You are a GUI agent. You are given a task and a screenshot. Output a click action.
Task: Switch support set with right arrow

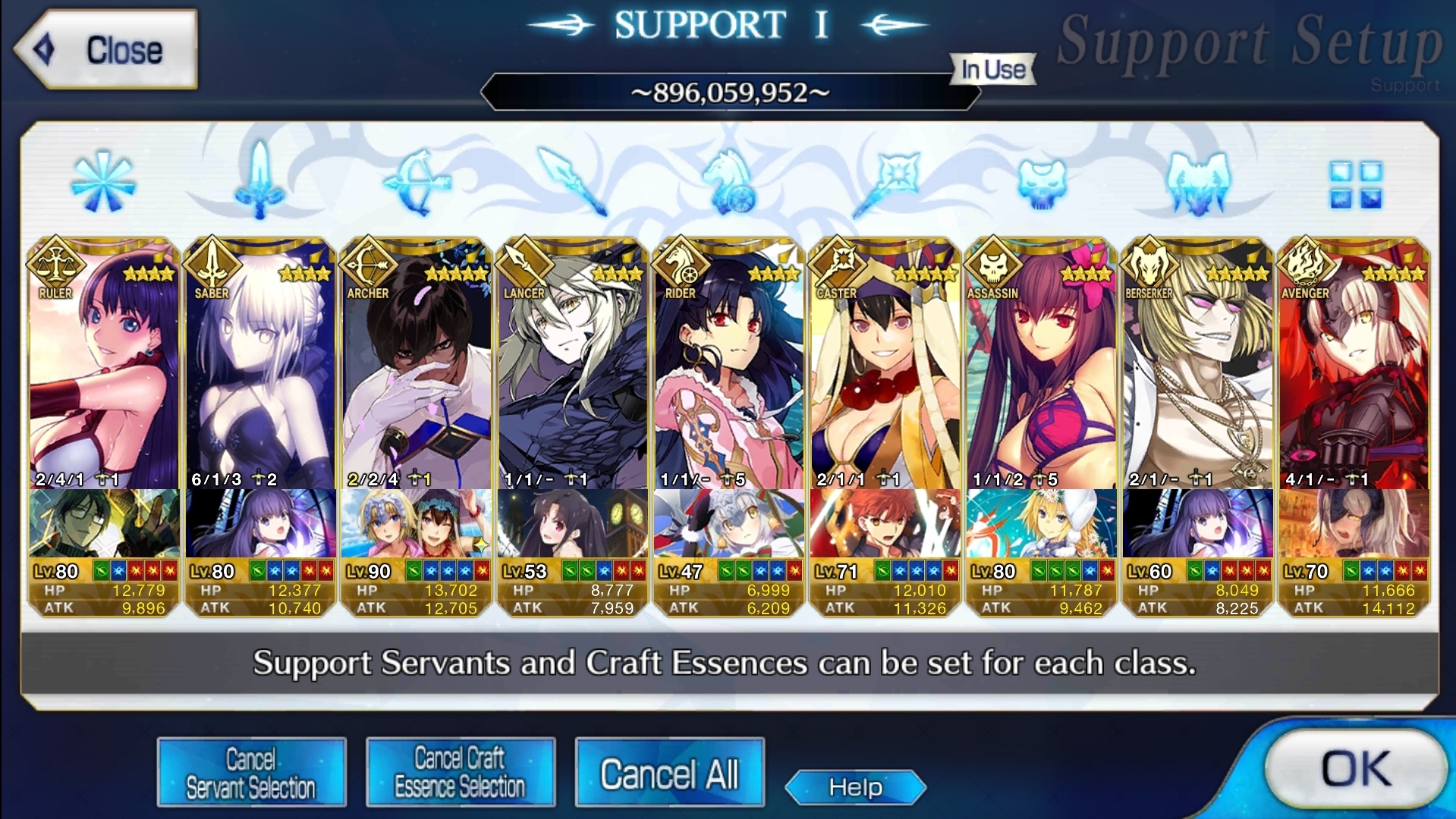[895, 25]
